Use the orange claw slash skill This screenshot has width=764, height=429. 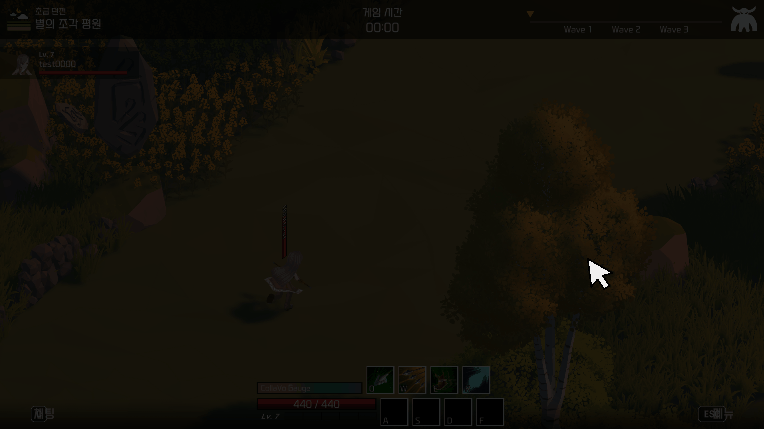point(412,380)
